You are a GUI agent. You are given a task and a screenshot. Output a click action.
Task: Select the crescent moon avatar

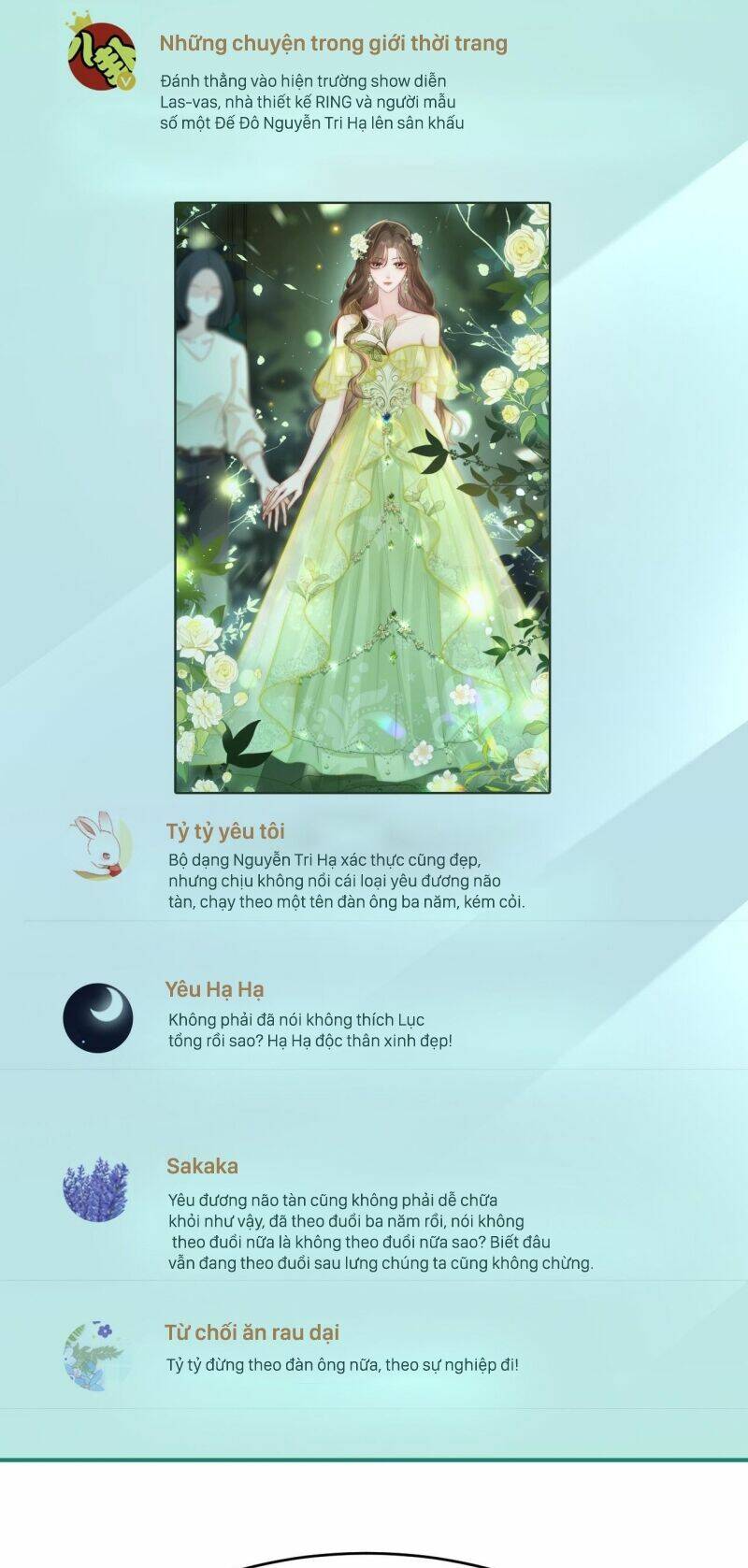(98, 1018)
